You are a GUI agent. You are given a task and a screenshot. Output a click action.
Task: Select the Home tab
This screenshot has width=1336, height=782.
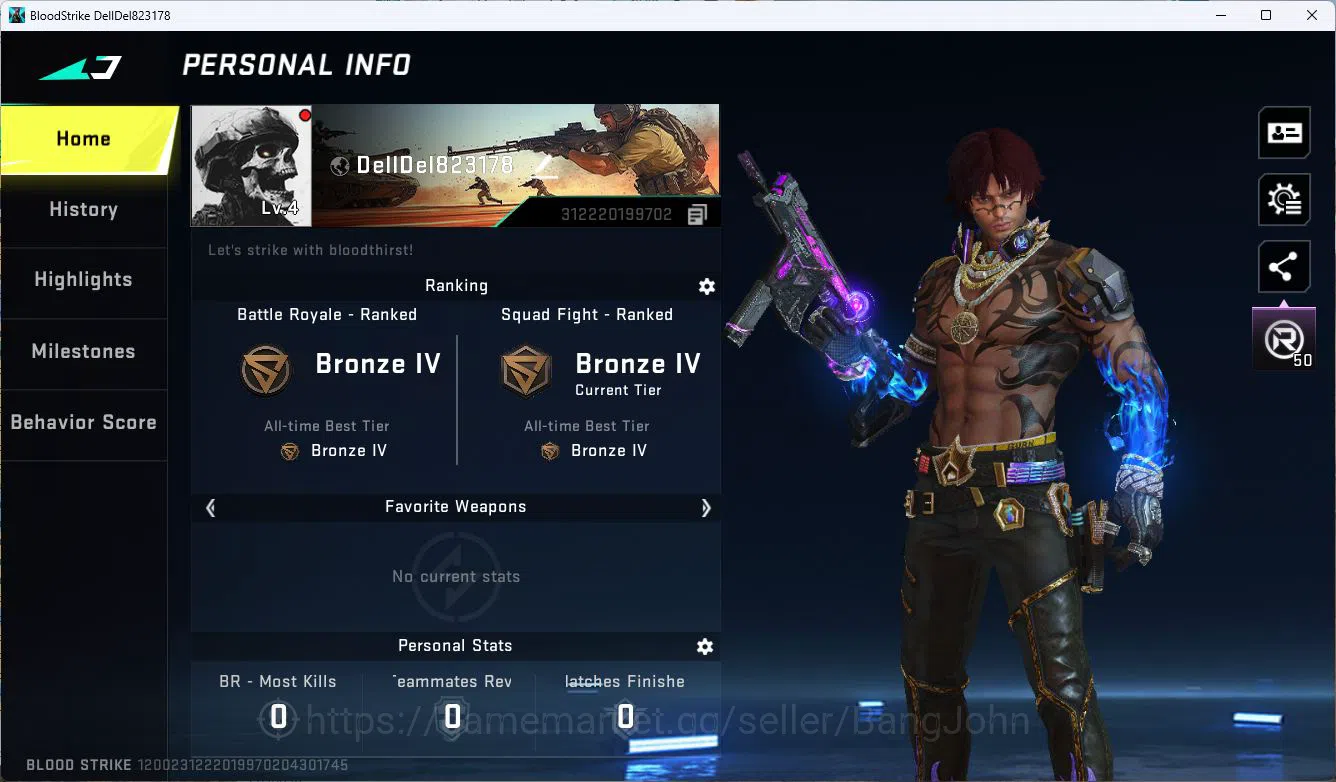pos(83,138)
